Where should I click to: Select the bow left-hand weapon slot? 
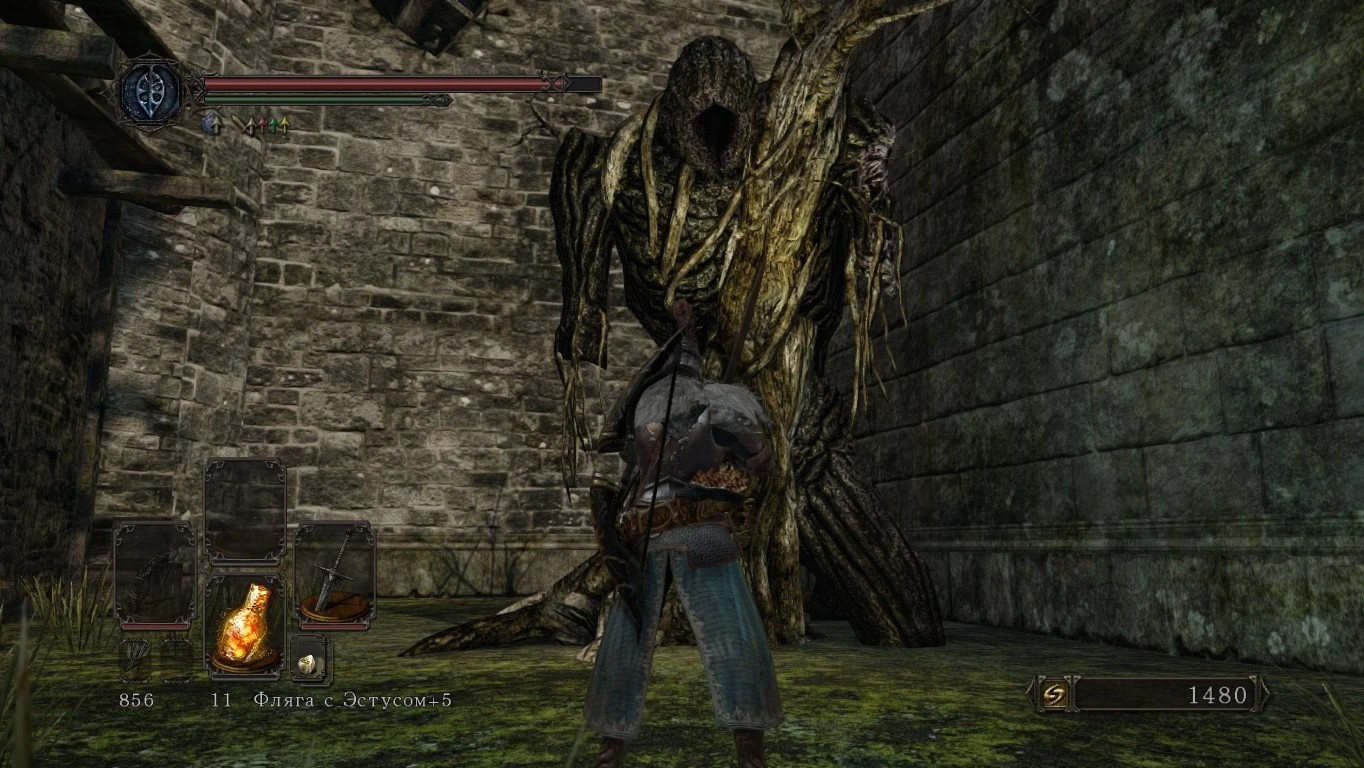154,575
